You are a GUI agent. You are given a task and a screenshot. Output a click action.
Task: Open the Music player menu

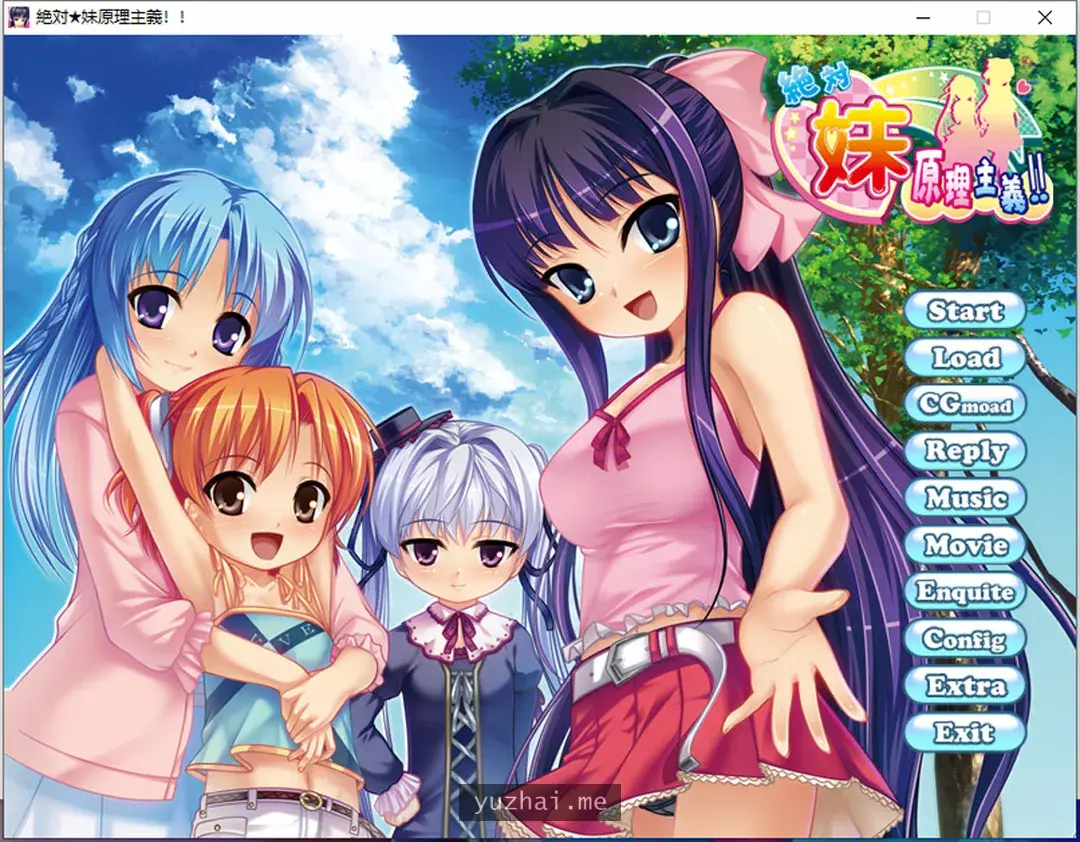(x=965, y=498)
